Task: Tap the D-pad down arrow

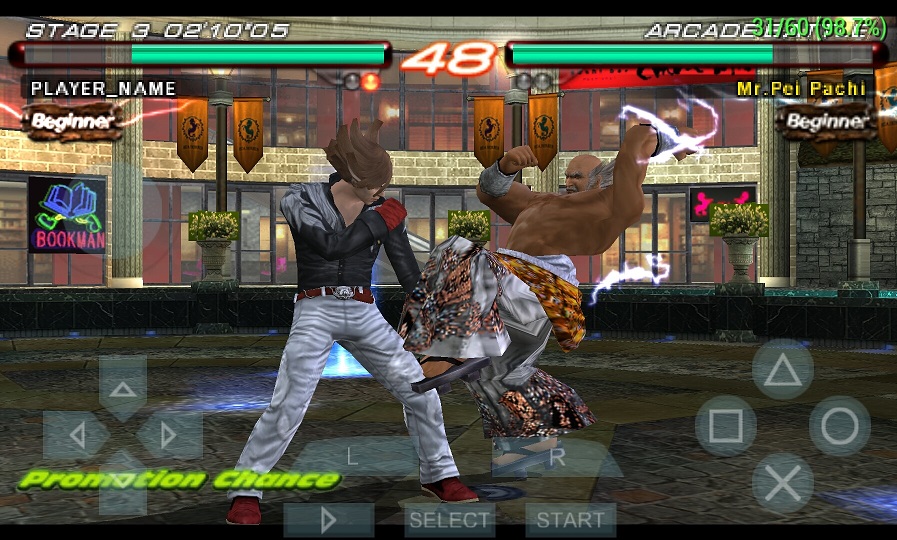Action: 123,483
